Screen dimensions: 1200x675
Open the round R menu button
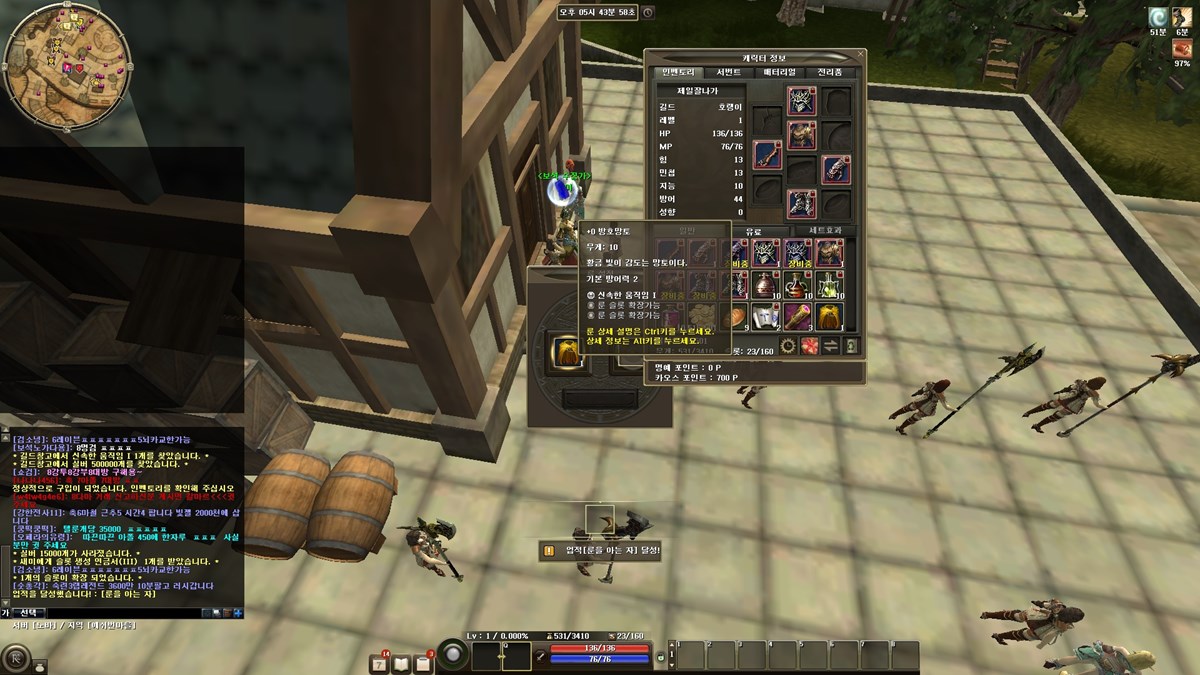tap(17, 659)
